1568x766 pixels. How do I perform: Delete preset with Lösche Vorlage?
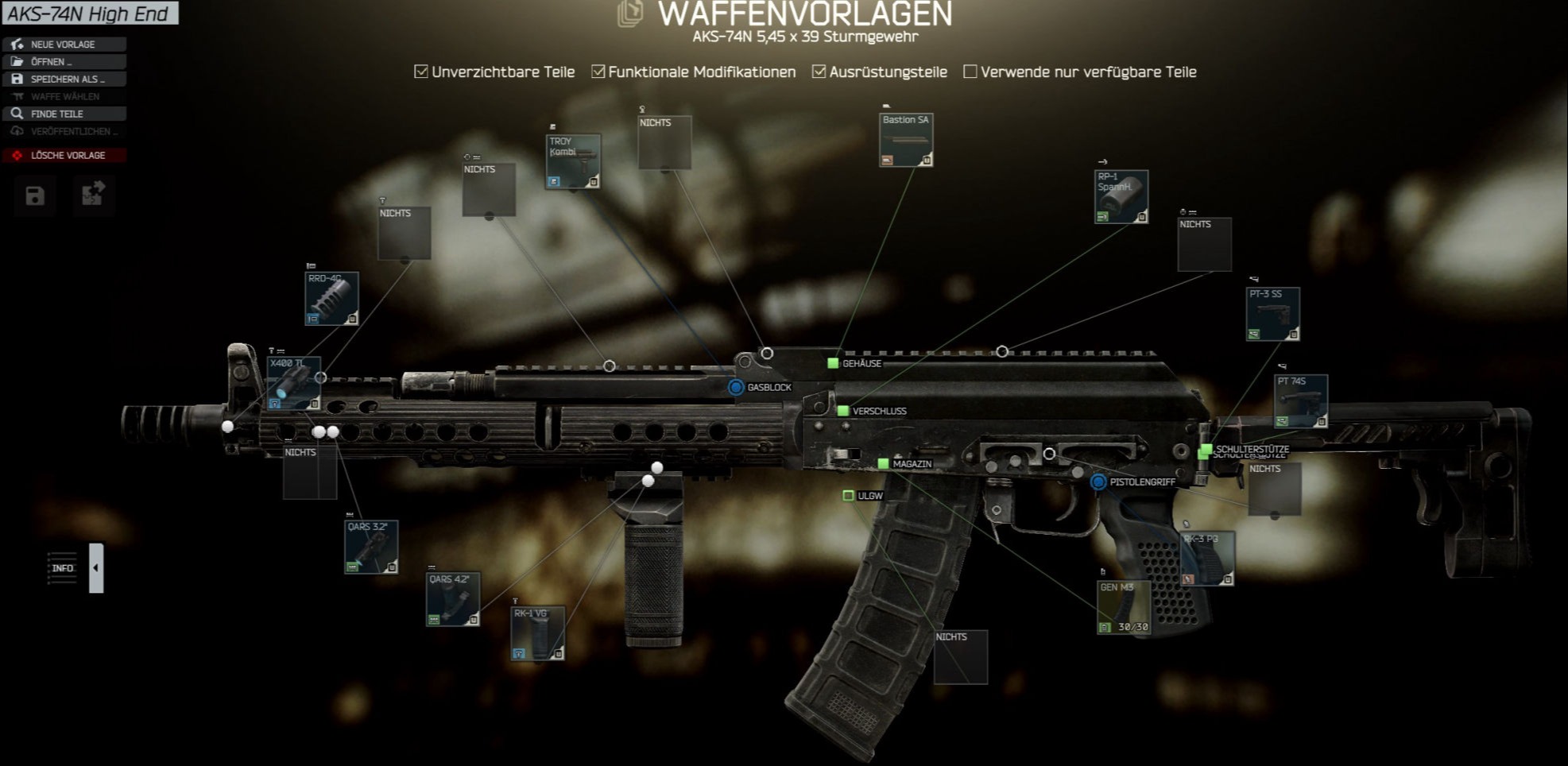[x=64, y=155]
